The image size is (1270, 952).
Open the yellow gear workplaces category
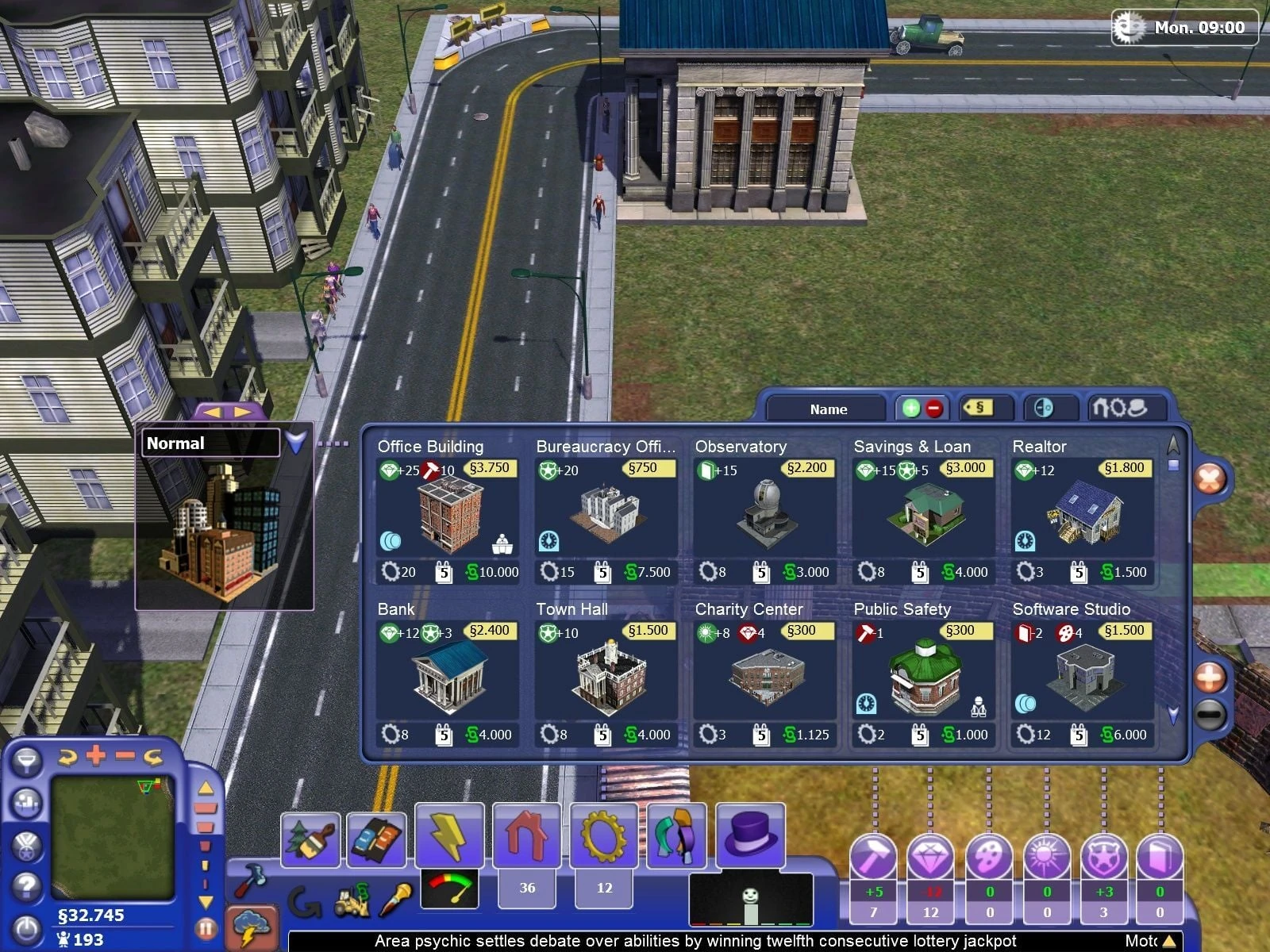coord(603,835)
